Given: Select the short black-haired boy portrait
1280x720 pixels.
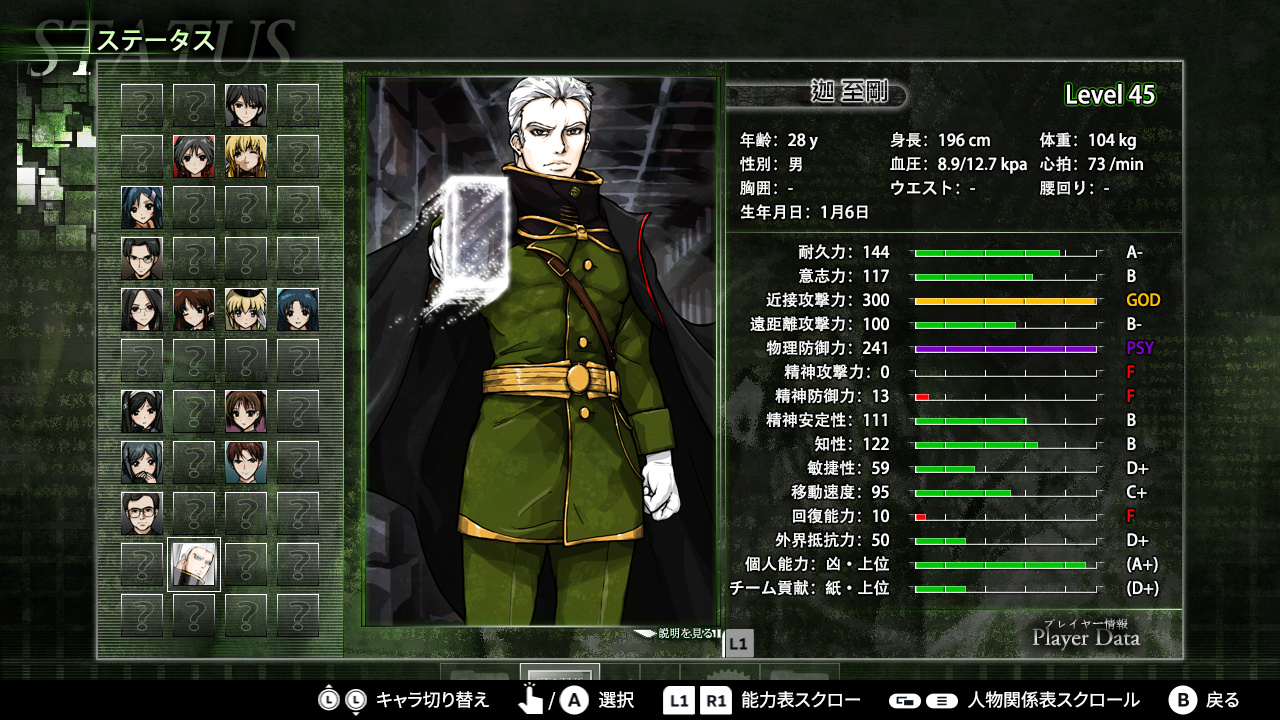Looking at the screenshot, I should click(246, 105).
